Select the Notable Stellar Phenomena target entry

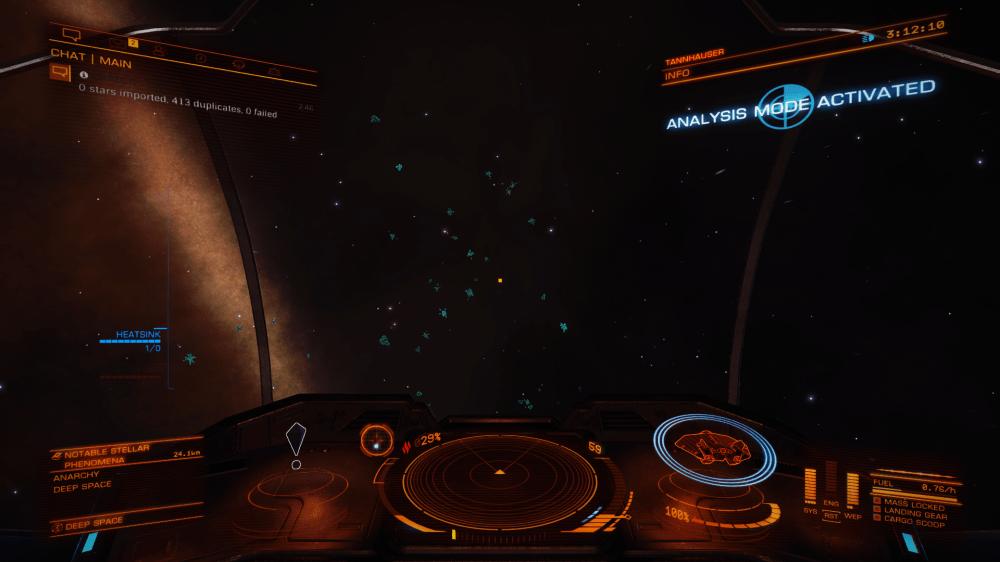click(108, 456)
